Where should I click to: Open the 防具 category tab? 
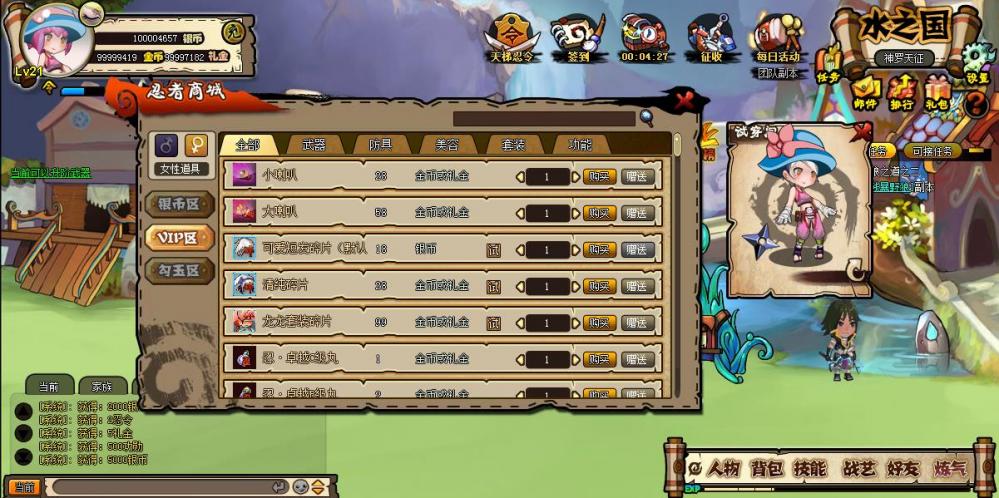380,145
